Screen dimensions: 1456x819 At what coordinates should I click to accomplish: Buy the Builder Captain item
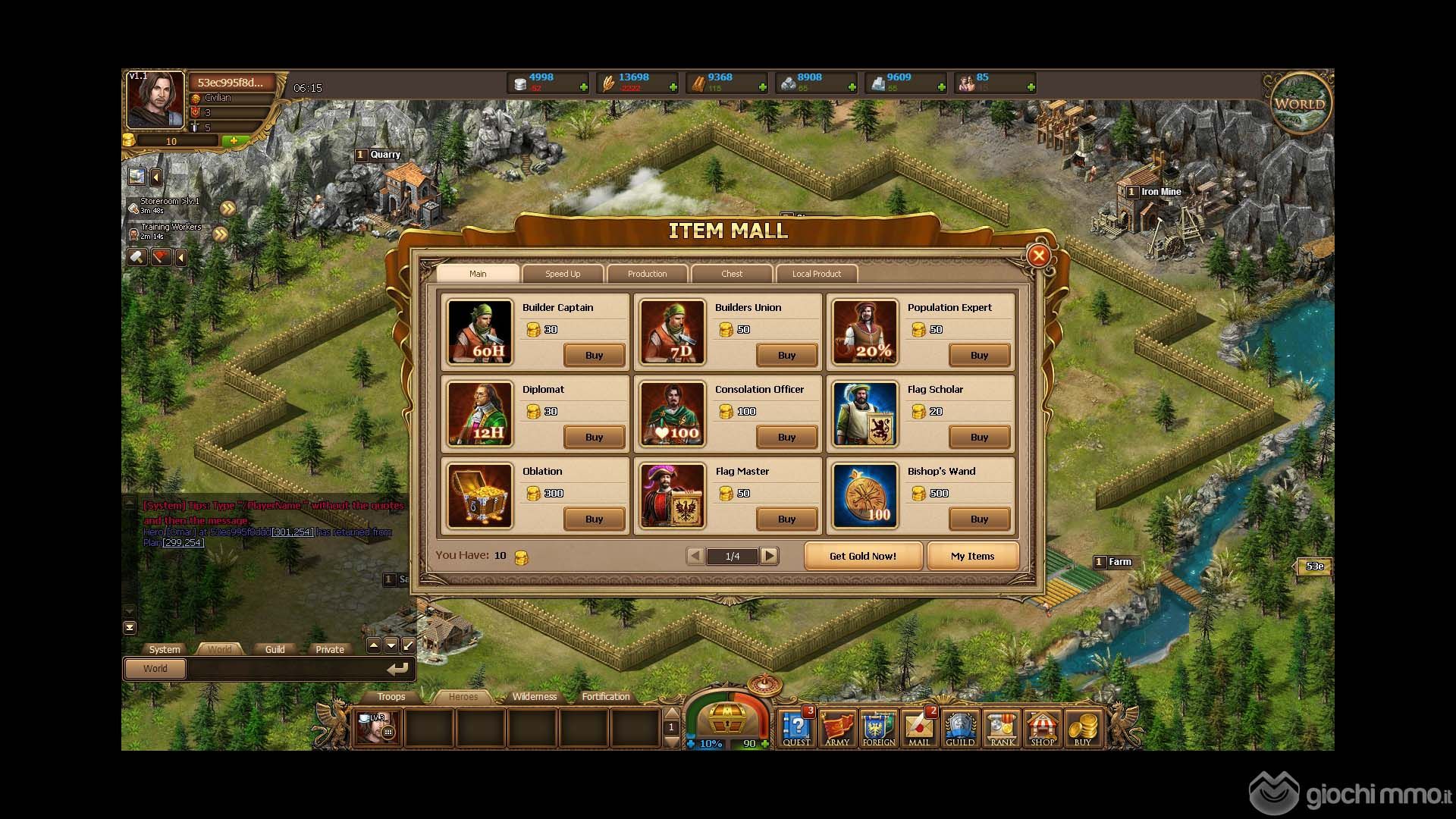tap(594, 355)
